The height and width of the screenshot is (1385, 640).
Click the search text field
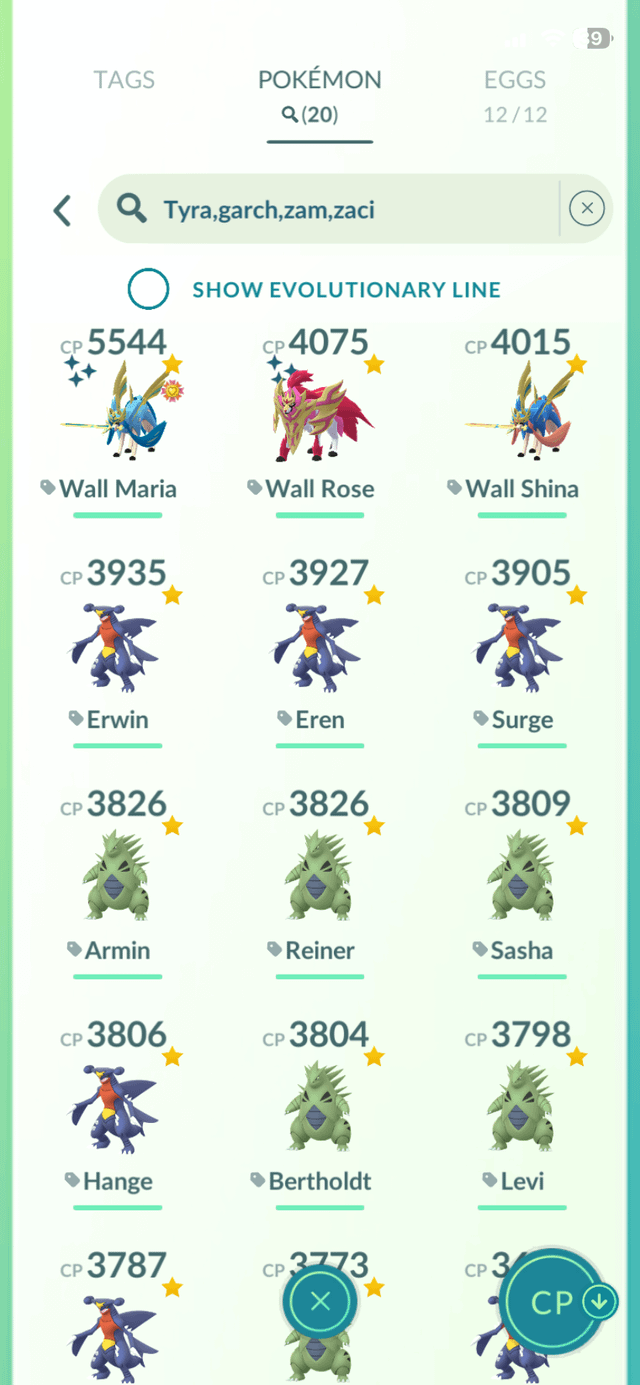click(x=330, y=209)
